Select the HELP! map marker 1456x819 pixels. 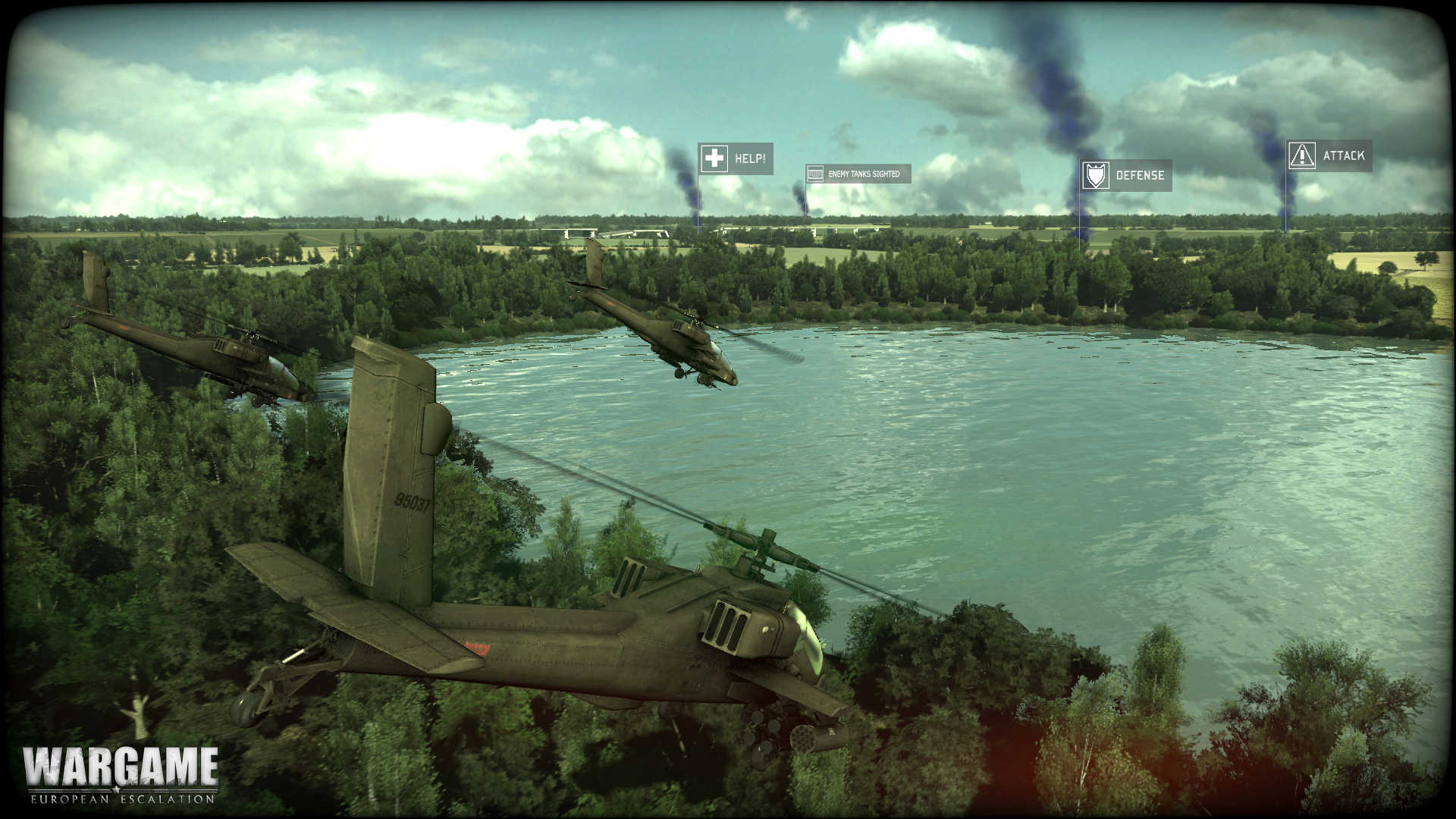tap(735, 159)
